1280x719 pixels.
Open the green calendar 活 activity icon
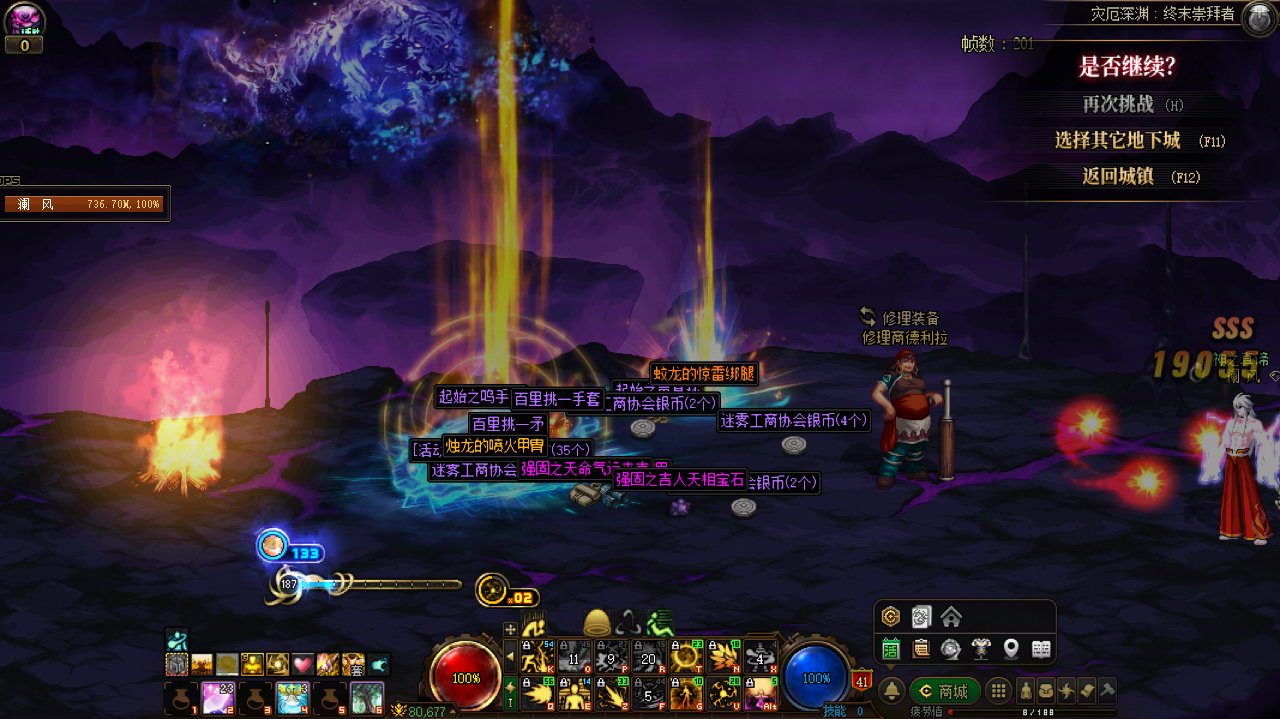(891, 649)
